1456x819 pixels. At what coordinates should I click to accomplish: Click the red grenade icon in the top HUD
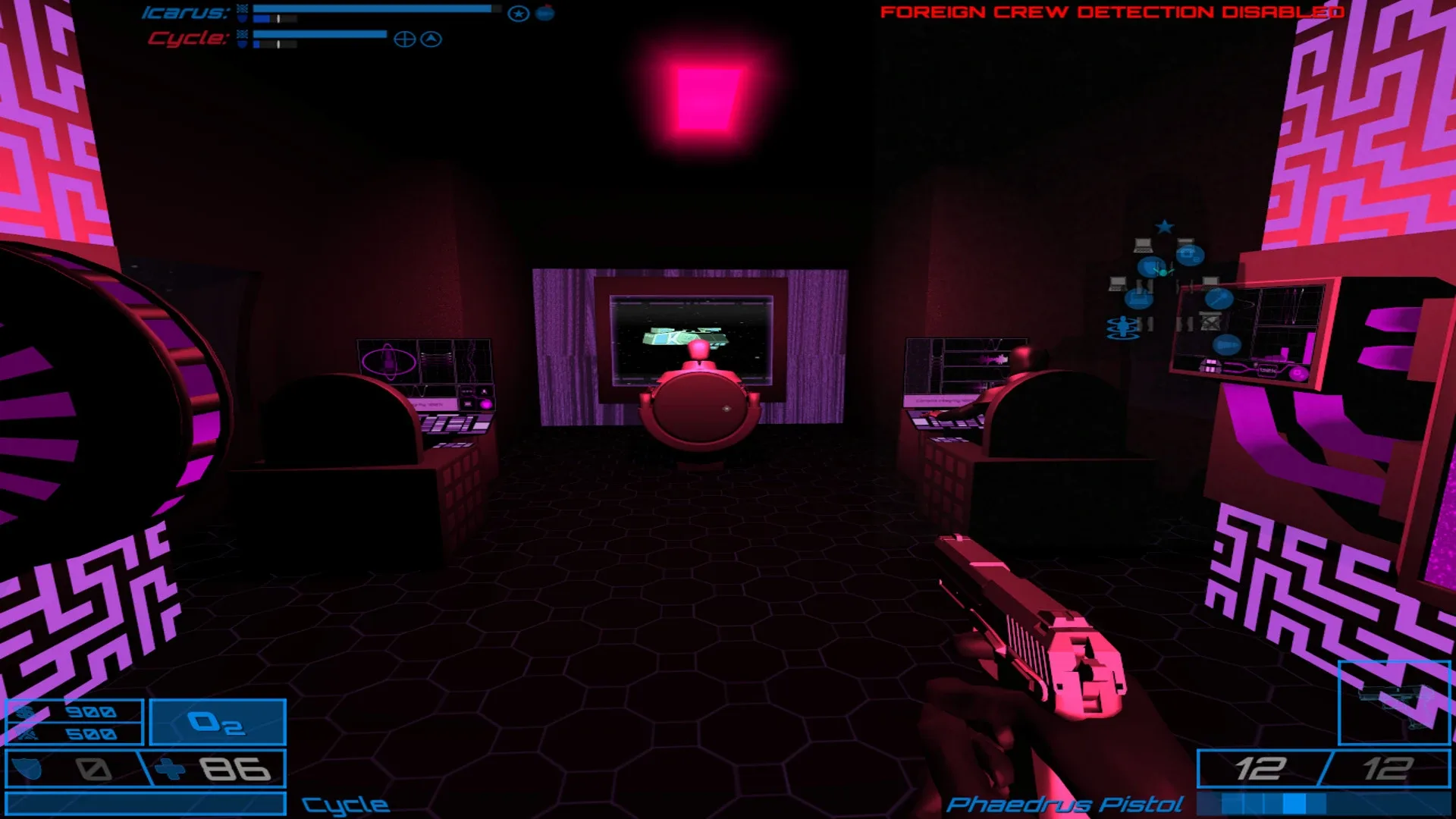pos(544,12)
